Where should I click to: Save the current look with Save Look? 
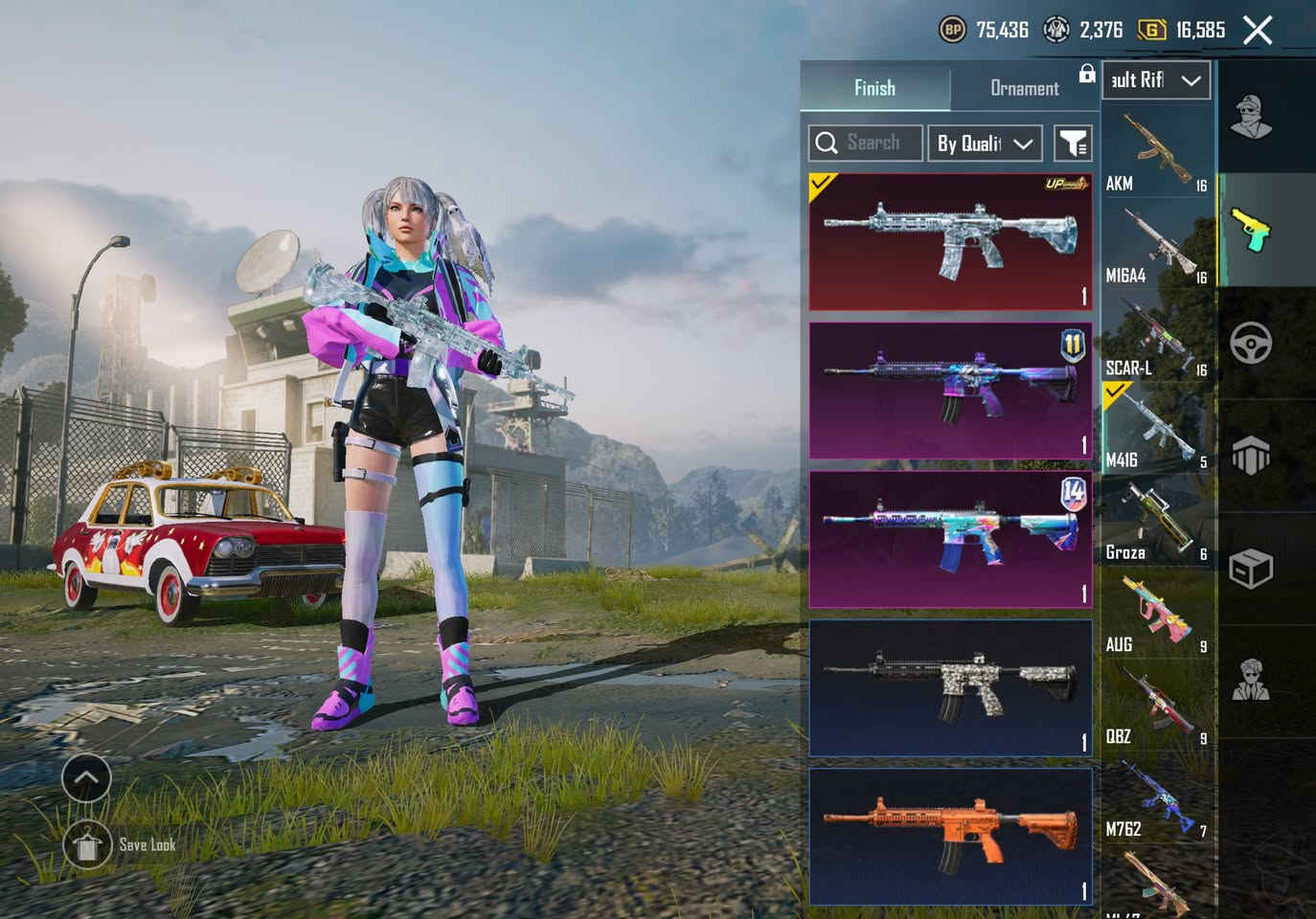88,844
